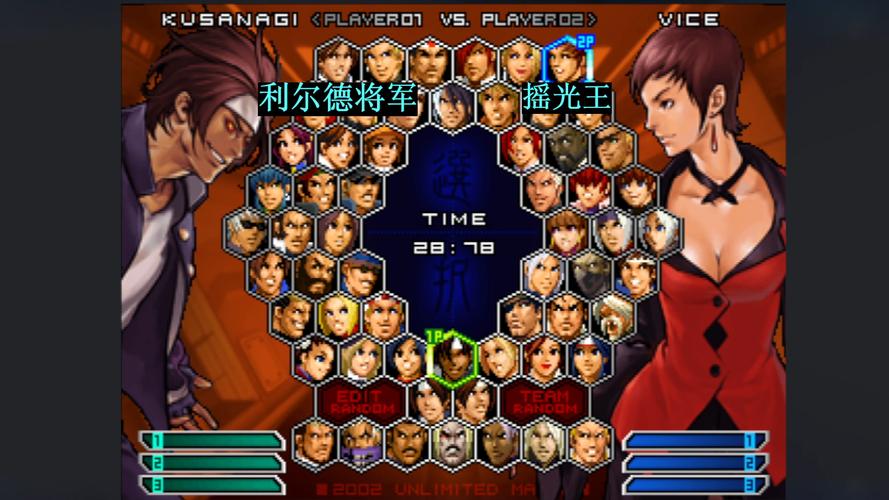Select Daimon's headband portrait
889x500 pixels.
[430, 62]
